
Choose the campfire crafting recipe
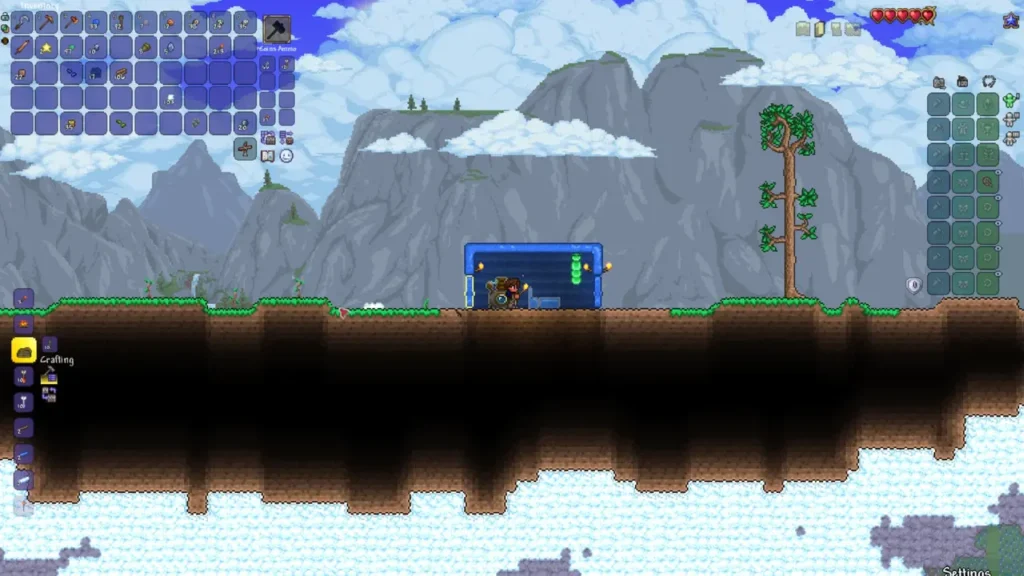pos(23,324)
